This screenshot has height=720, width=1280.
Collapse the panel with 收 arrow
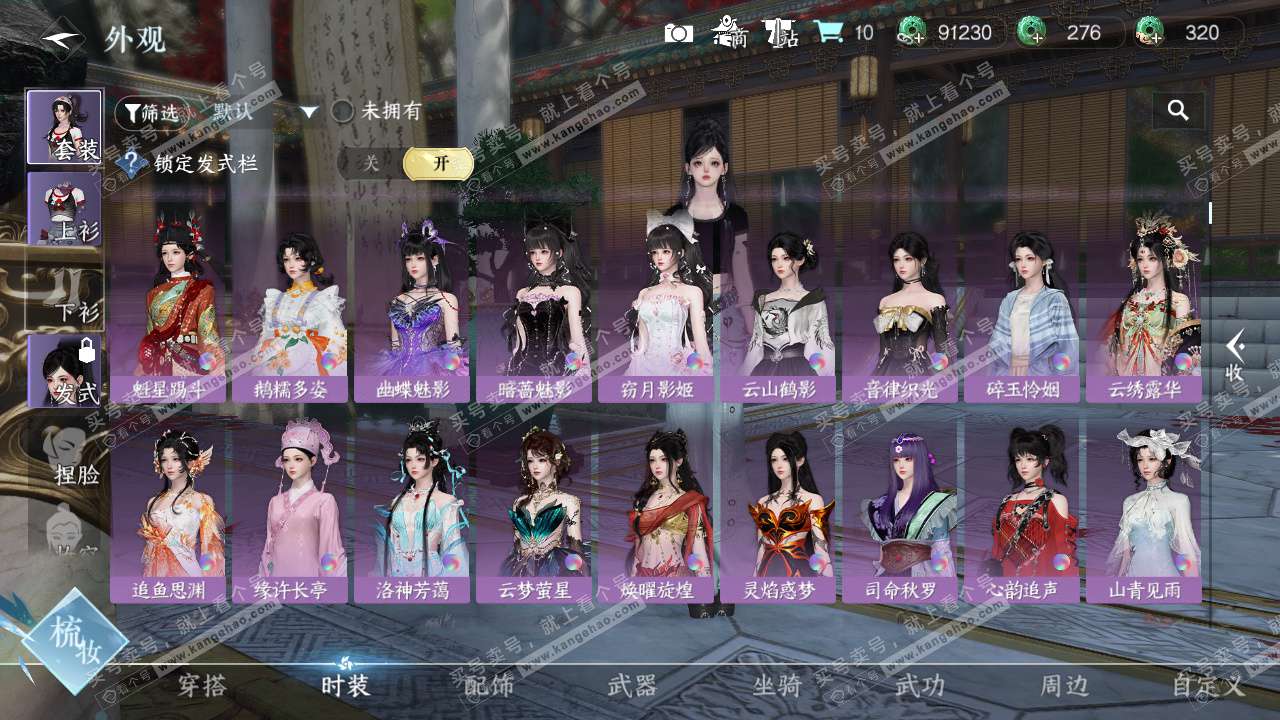(x=1235, y=357)
